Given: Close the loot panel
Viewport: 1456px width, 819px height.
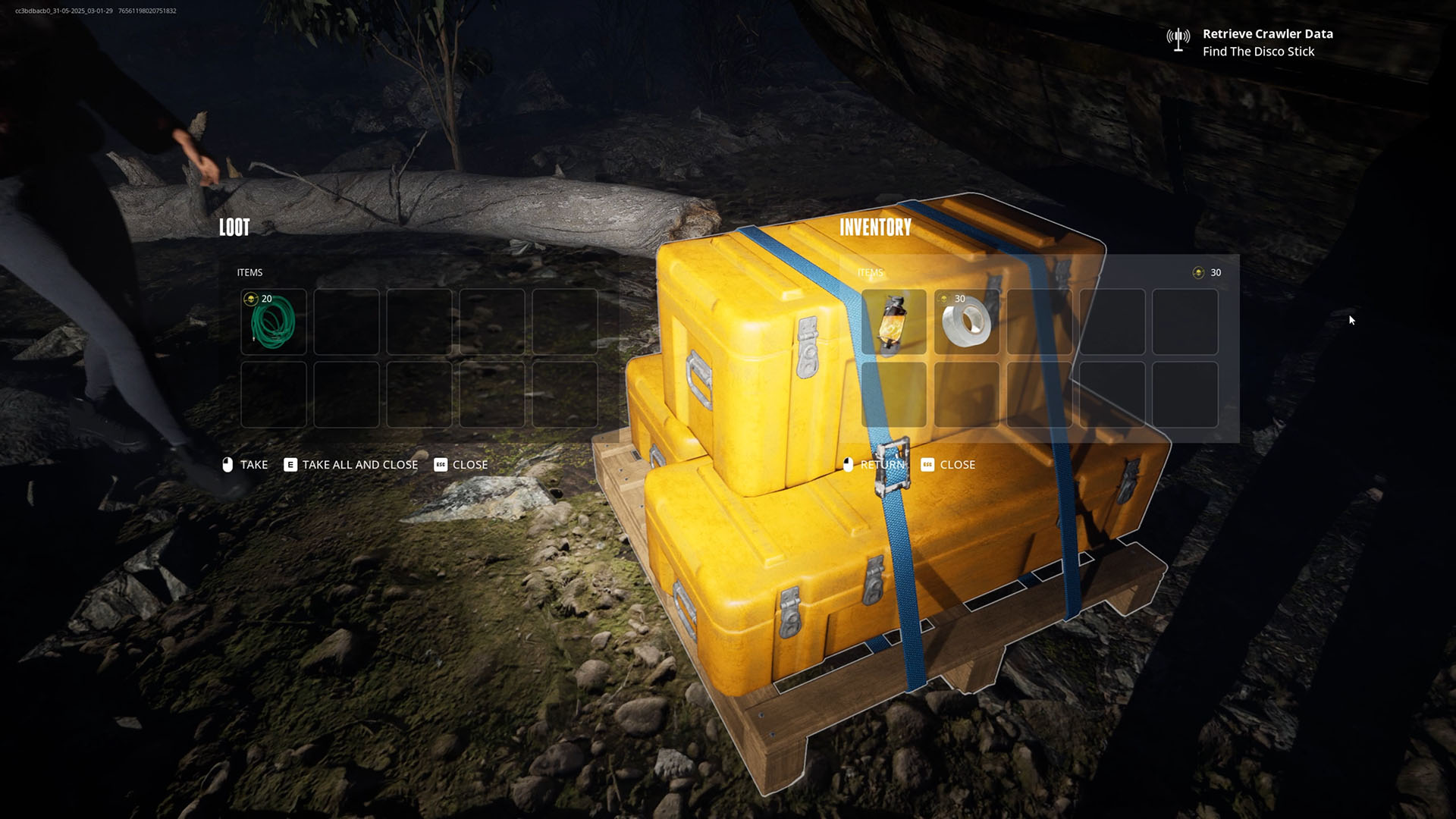Looking at the screenshot, I should (x=460, y=465).
